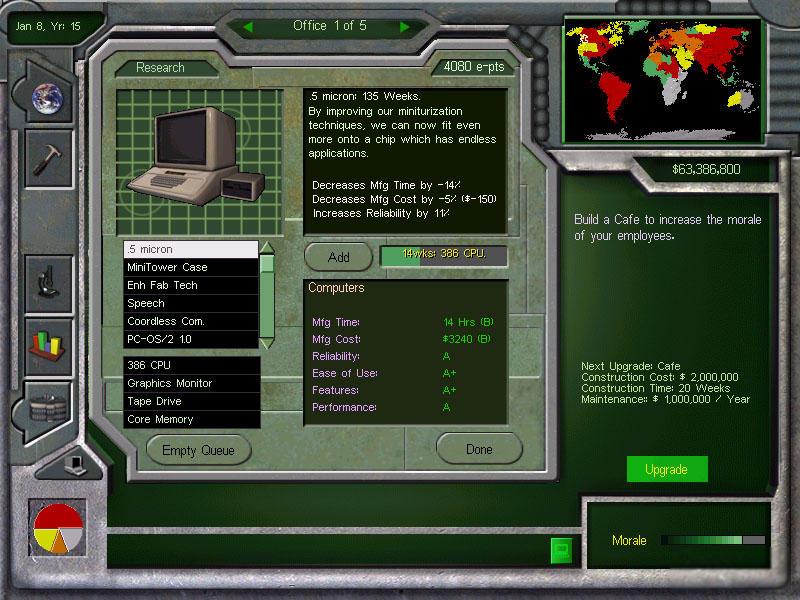Select 386 CPU in the queue
The height and width of the screenshot is (600, 800).
click(190, 366)
